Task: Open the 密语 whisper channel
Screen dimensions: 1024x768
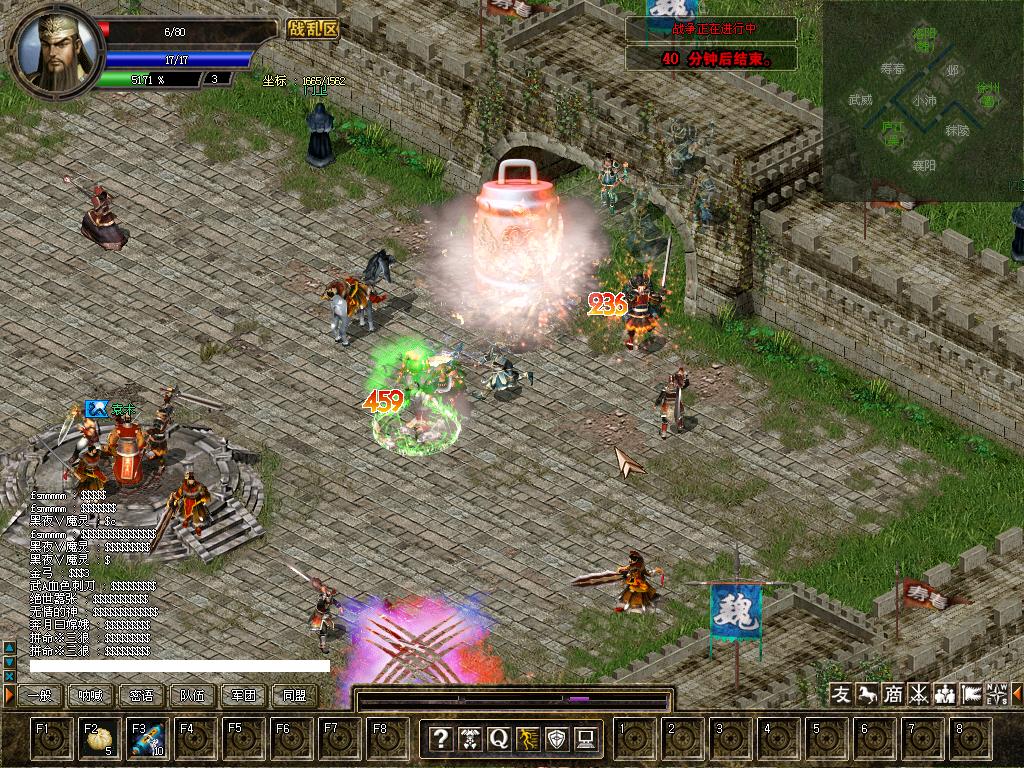Action: [142, 695]
